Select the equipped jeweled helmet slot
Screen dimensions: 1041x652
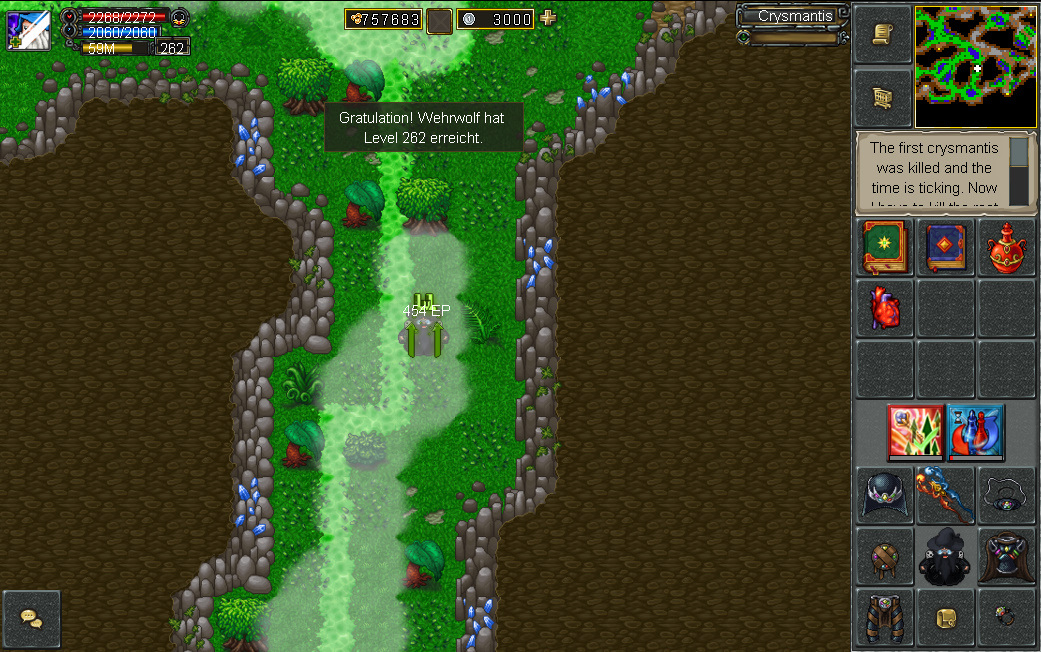pyautogui.click(x=884, y=495)
